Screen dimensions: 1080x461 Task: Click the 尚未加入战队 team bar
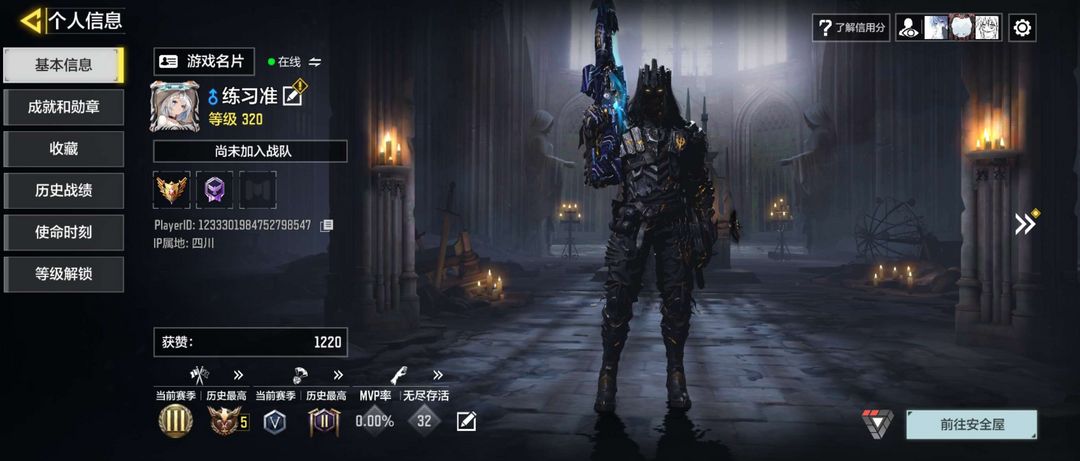(250, 151)
